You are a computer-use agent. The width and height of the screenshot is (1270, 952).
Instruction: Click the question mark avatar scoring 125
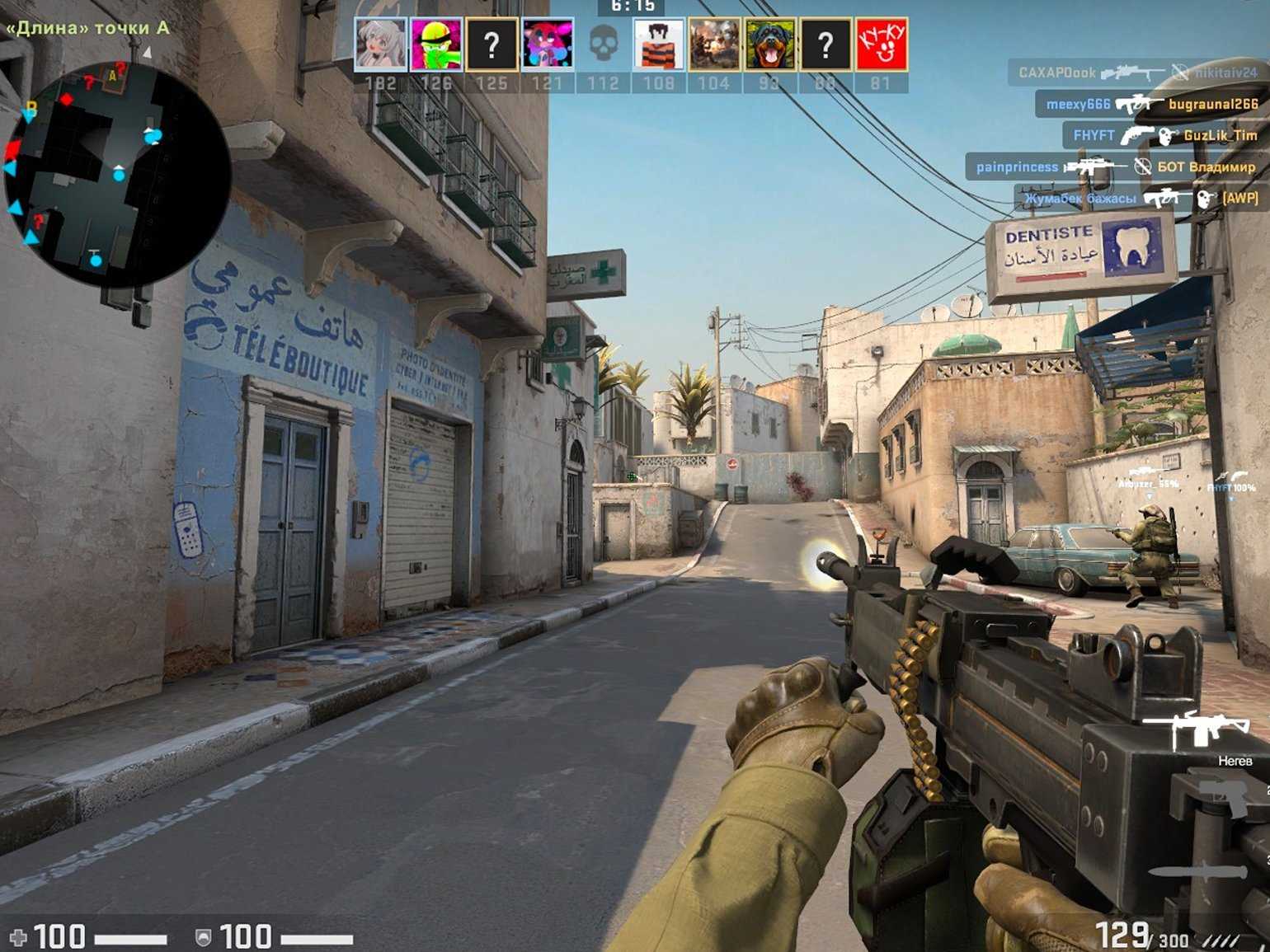[x=492, y=44]
